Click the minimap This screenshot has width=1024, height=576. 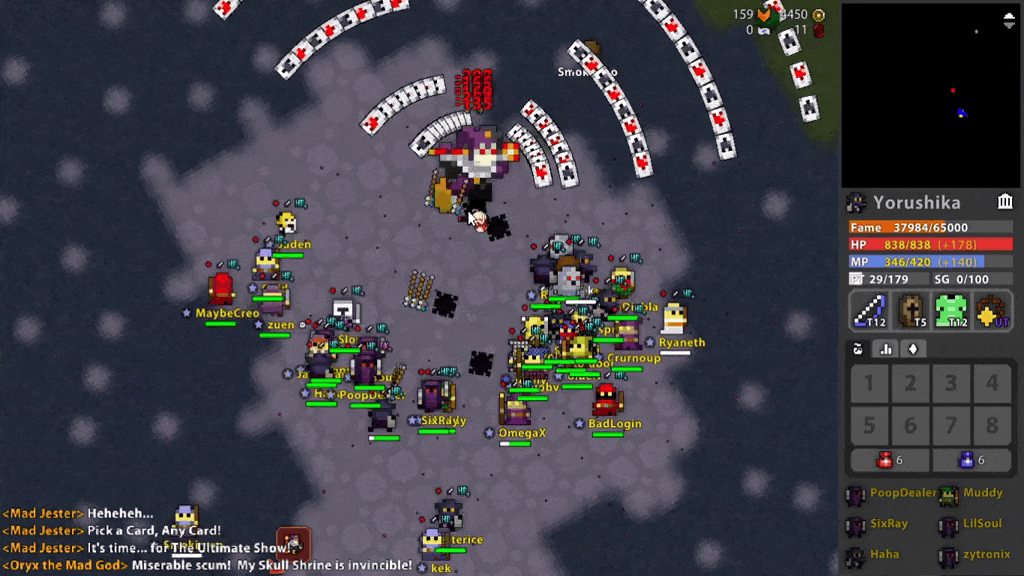tap(930, 95)
